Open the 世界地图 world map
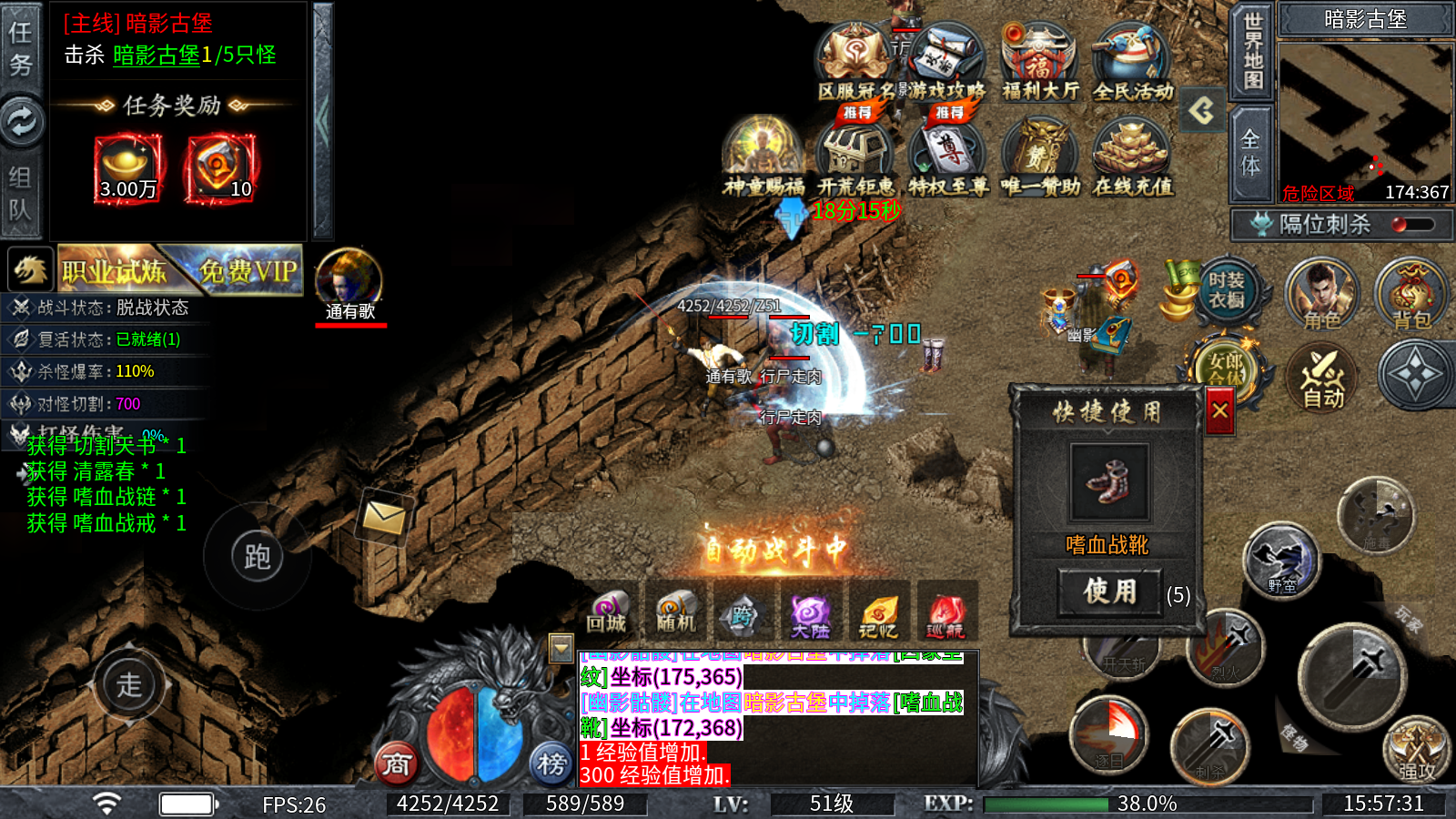The width and height of the screenshot is (1456, 819). pyautogui.click(x=1252, y=51)
